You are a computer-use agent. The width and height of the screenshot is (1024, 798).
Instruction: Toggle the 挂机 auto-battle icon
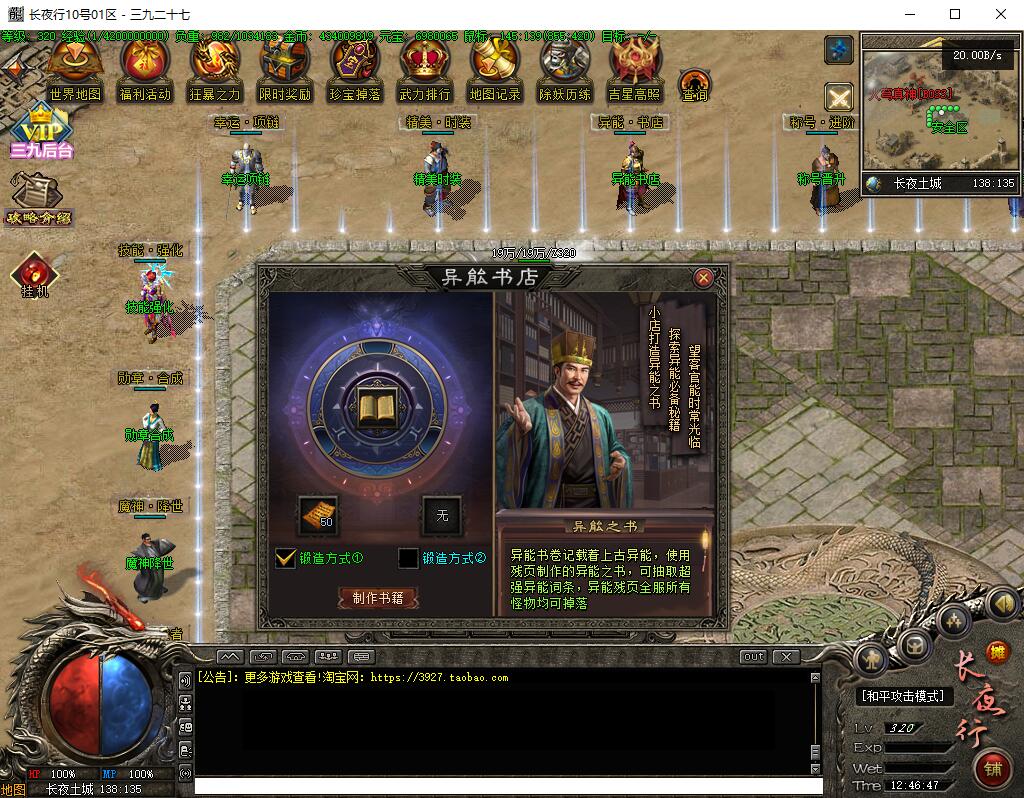(x=35, y=275)
